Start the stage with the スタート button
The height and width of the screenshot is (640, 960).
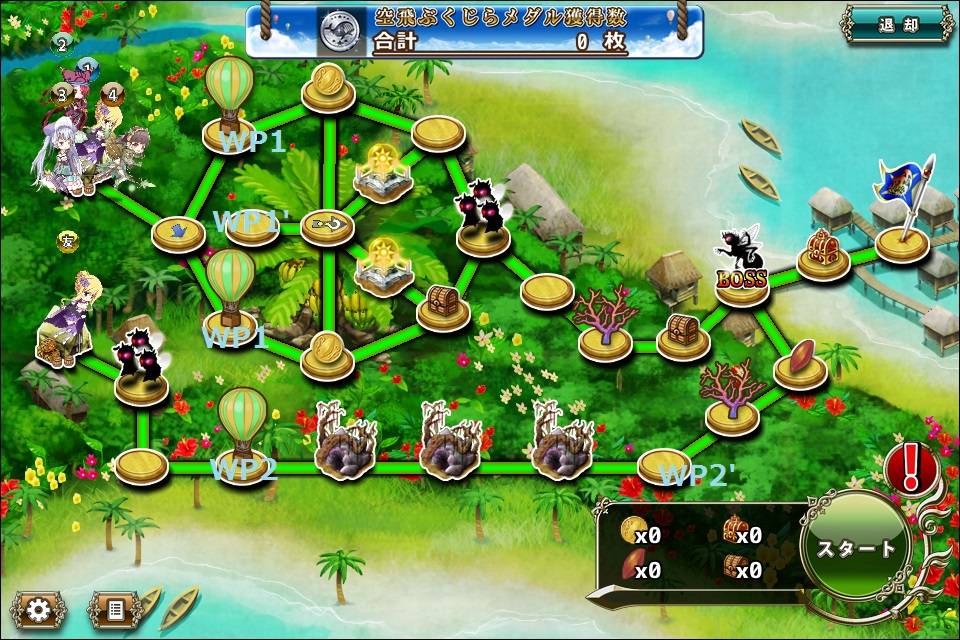pos(856,549)
